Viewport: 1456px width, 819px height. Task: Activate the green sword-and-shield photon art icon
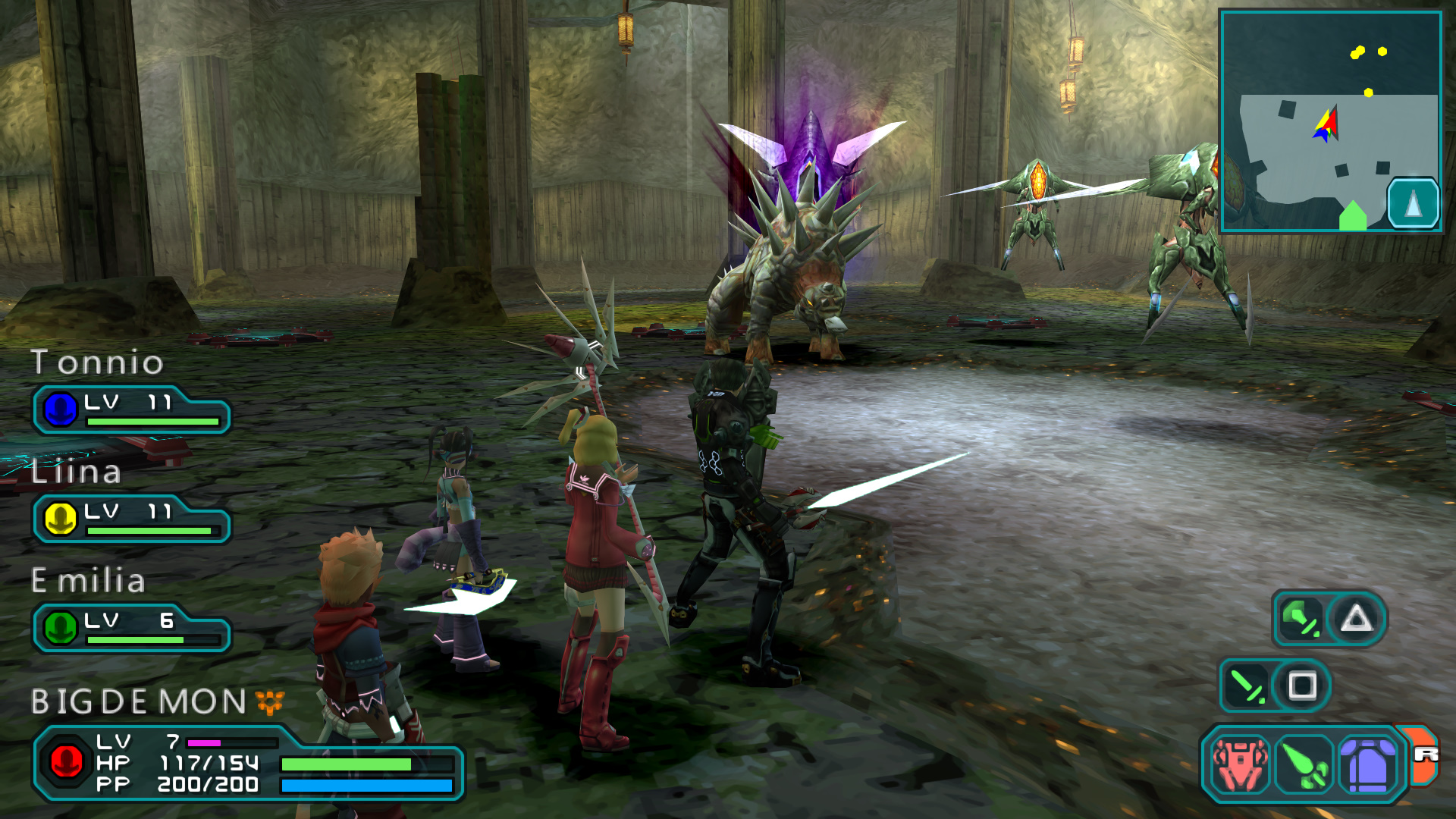coord(1300,619)
